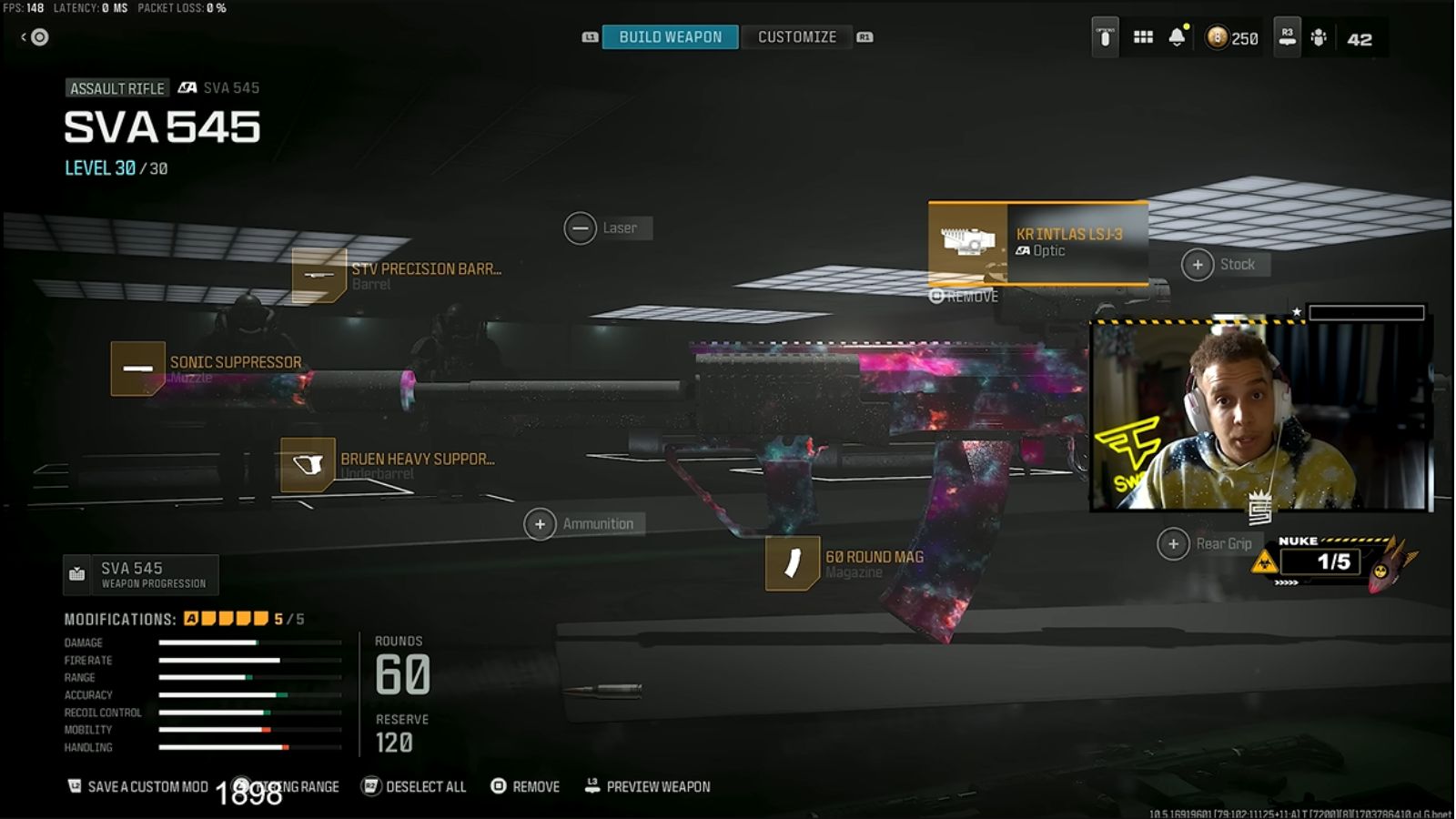1456x819 pixels.
Task: Remove the equipped optic attachment
Action: coord(964,296)
